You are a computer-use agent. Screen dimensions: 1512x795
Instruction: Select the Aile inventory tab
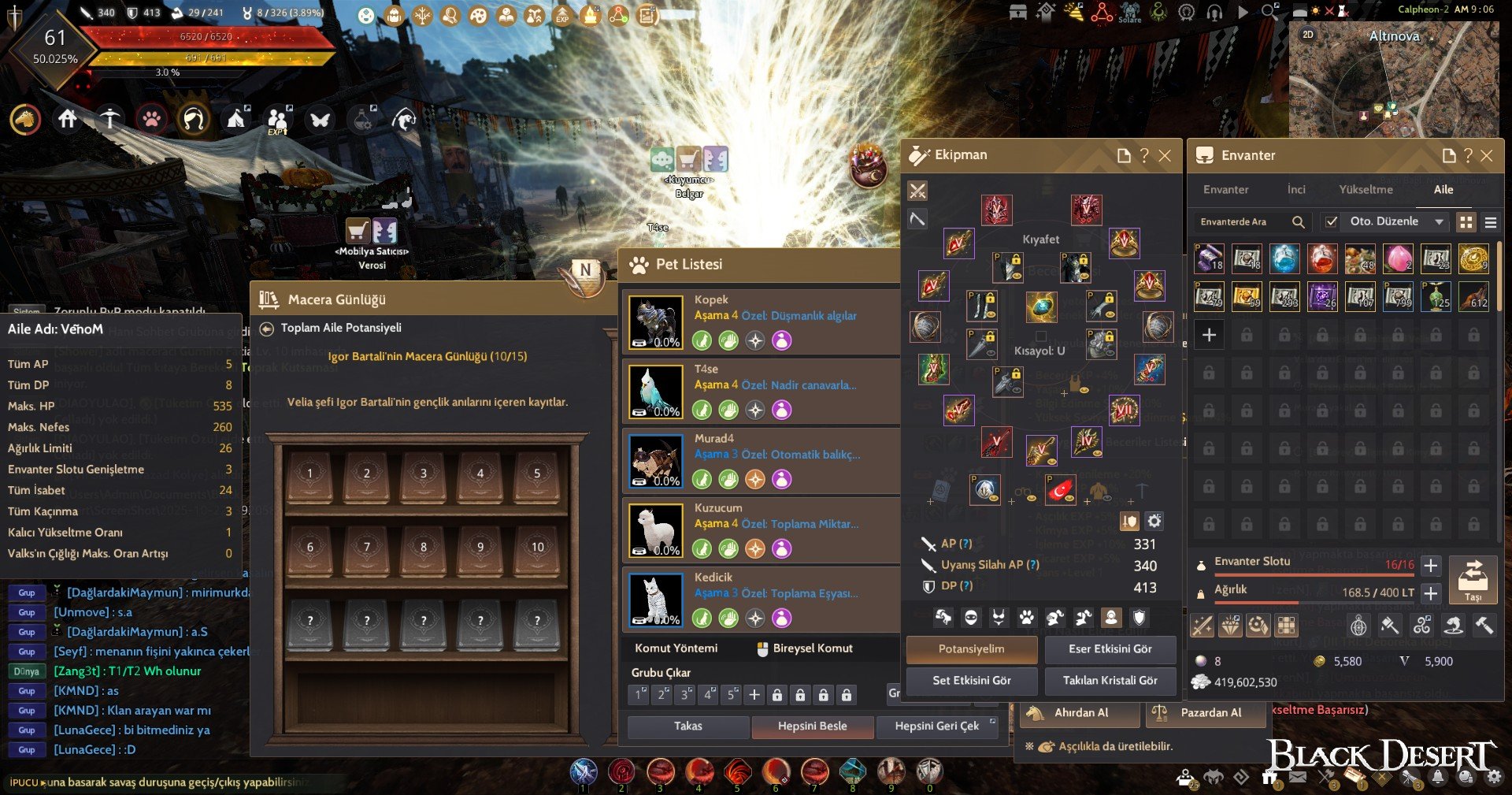(1443, 189)
